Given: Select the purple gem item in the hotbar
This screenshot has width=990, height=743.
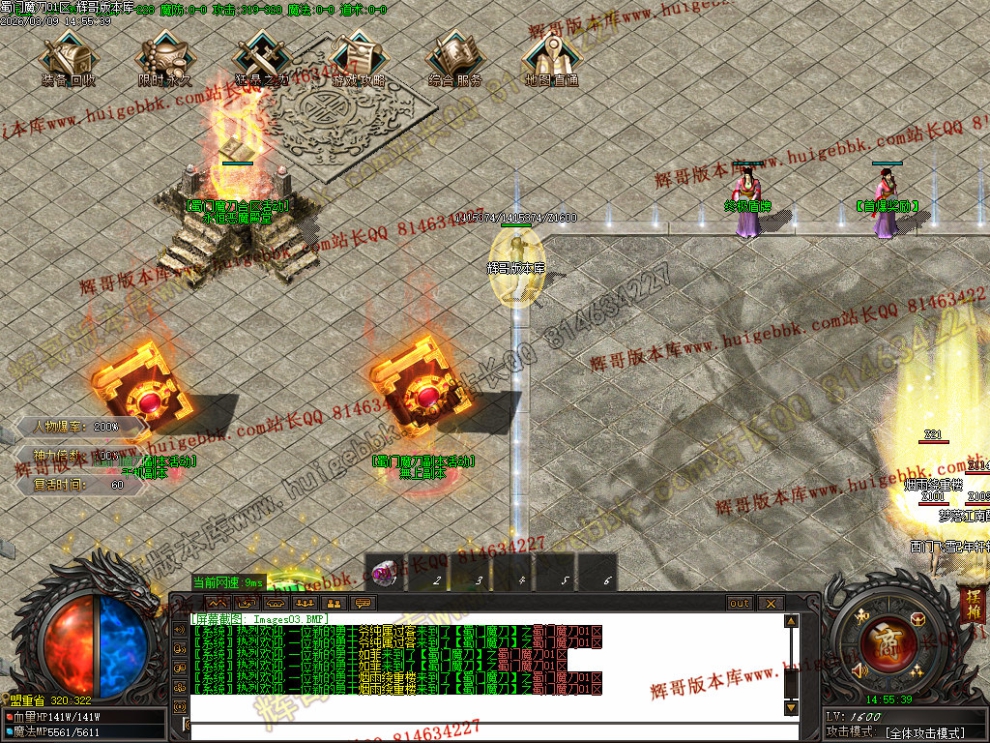Looking at the screenshot, I should [x=383, y=574].
